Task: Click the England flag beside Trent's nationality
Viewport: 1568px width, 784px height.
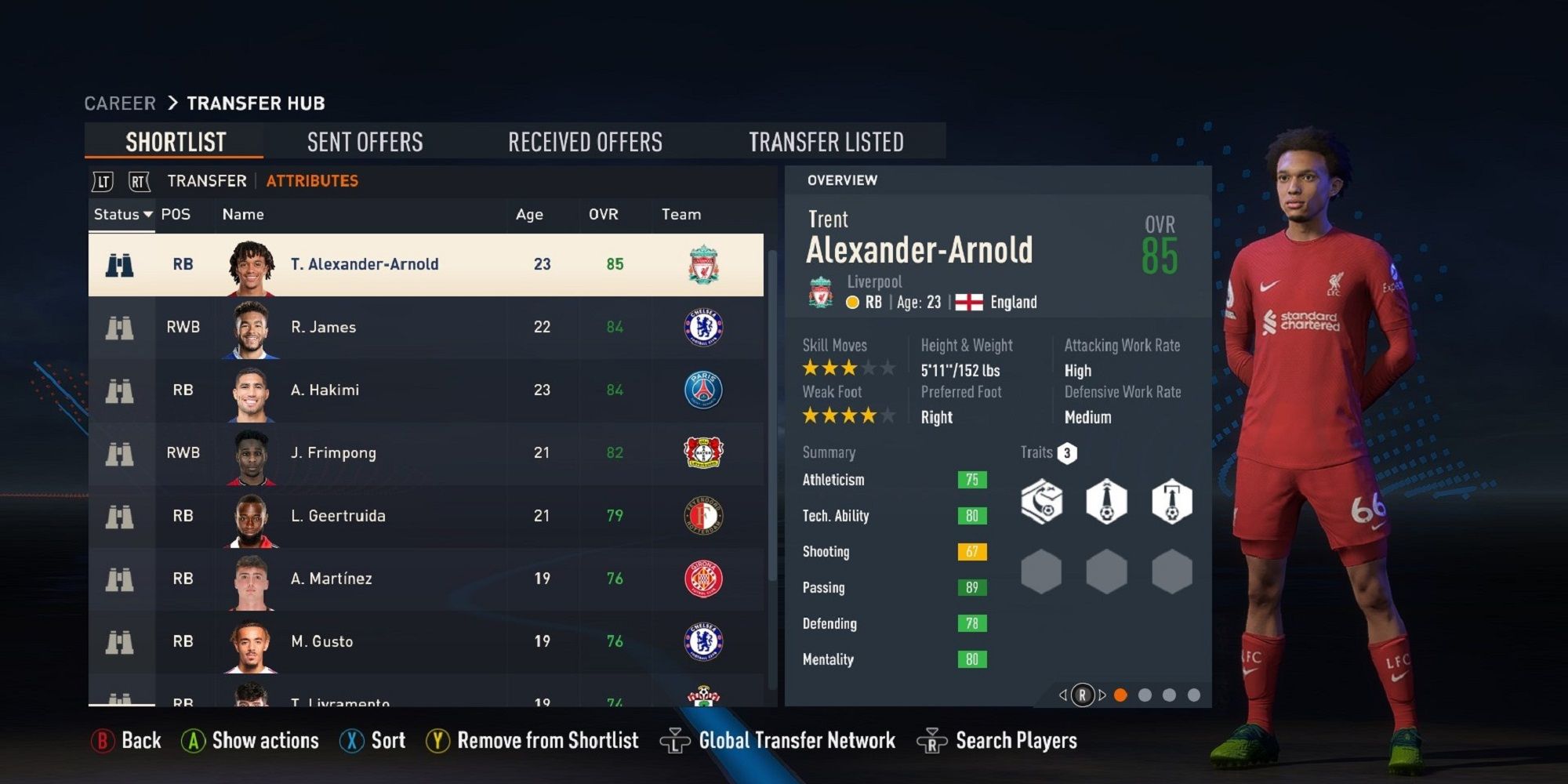Action: [969, 302]
